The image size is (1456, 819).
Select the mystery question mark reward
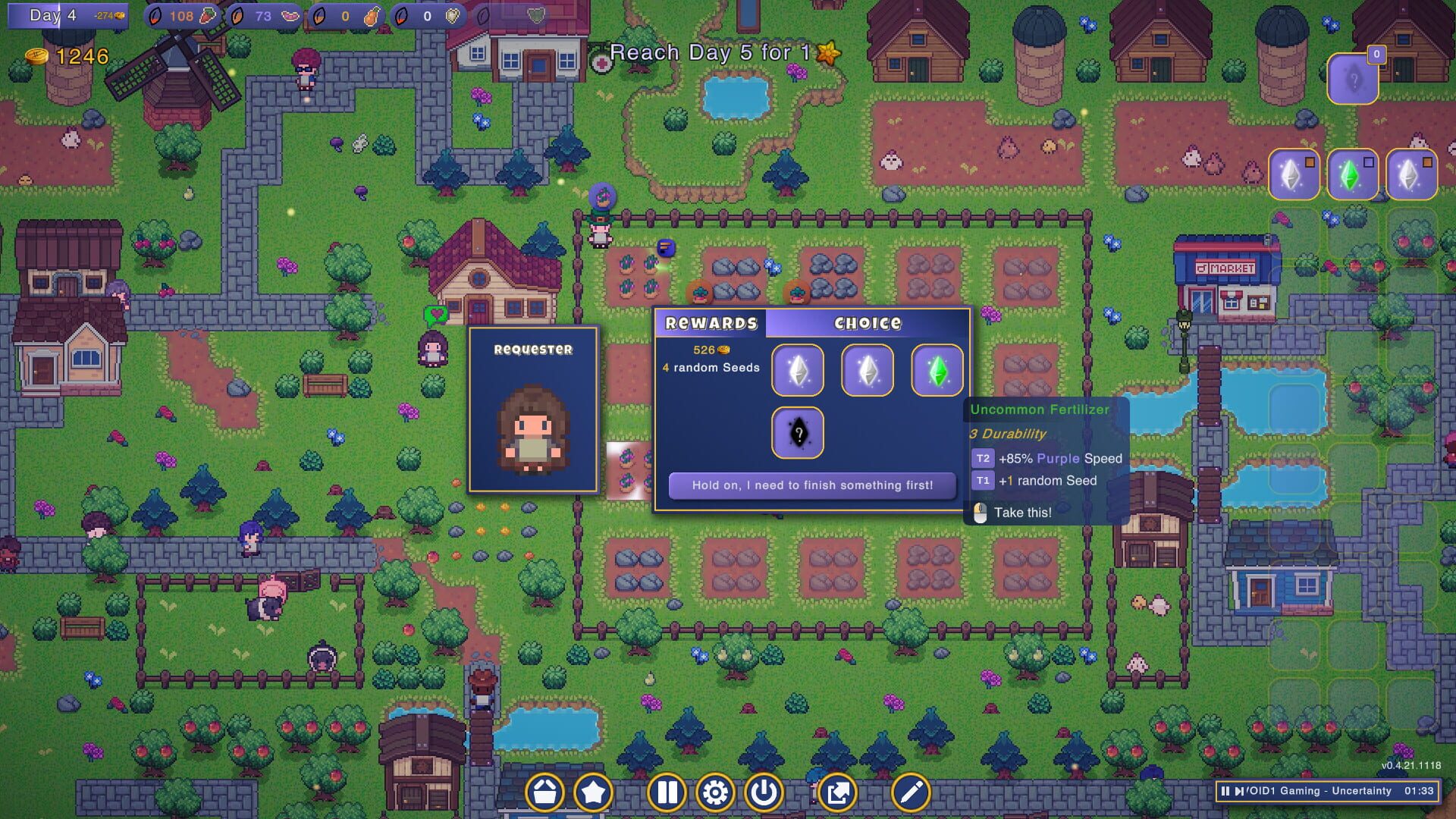point(796,432)
